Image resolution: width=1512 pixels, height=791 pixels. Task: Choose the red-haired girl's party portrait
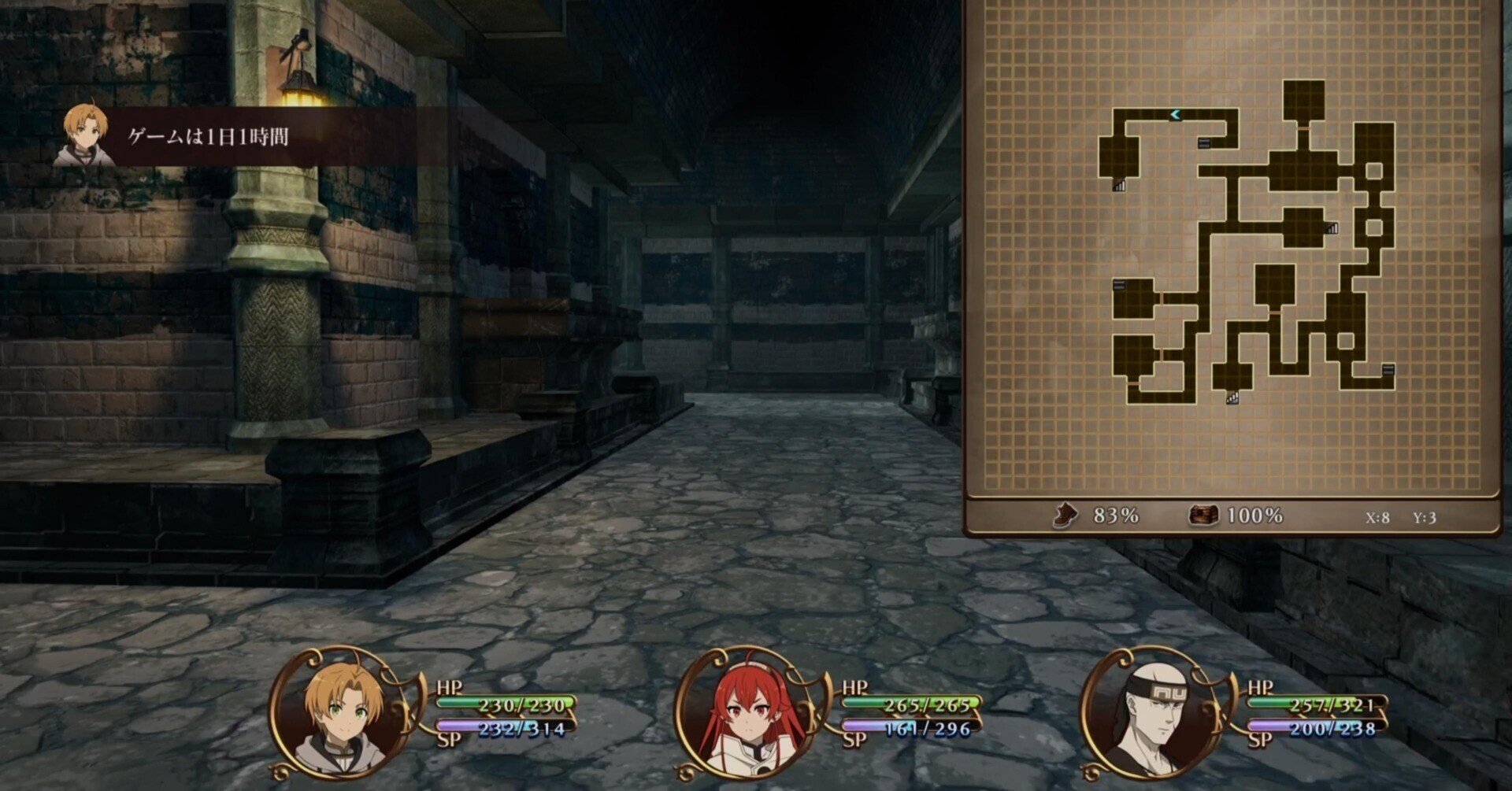coord(746,712)
